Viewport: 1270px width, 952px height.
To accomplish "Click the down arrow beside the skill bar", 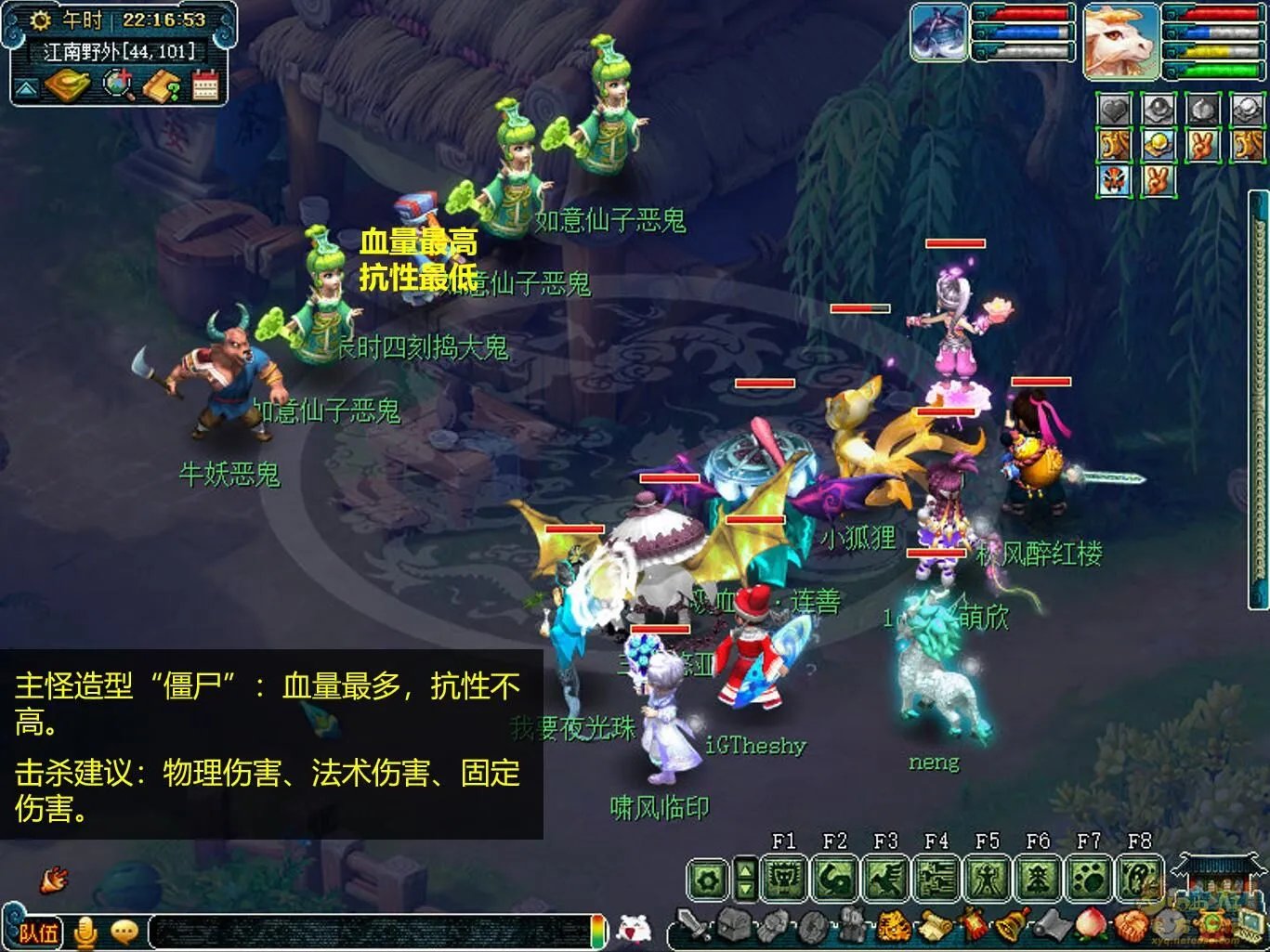I will coord(744,888).
